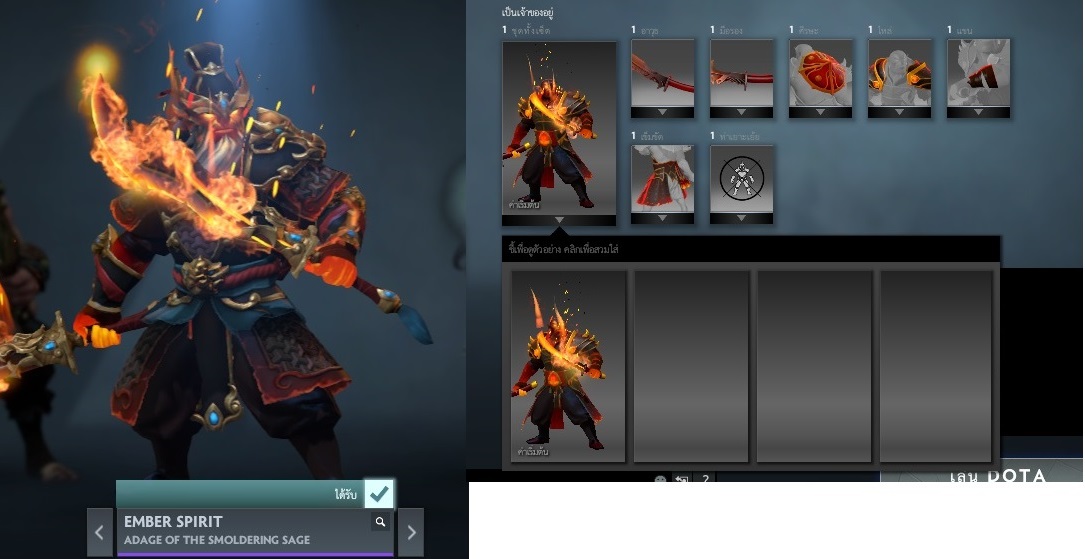Open the arm bracer slot
The width and height of the screenshot is (1085, 559).
(x=978, y=72)
